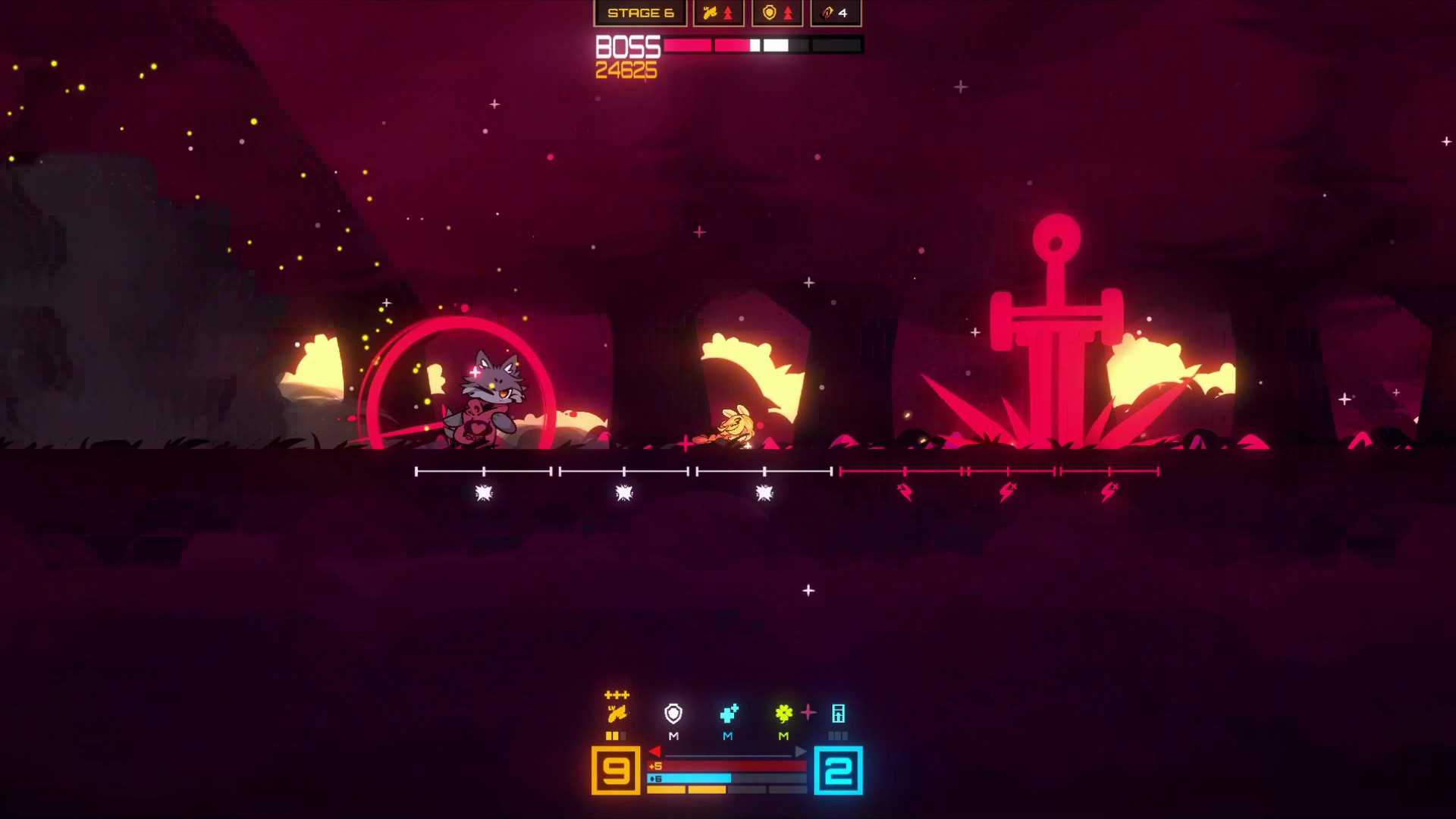Select the cyan healing cross icon
The image size is (1456, 819).
(728, 713)
